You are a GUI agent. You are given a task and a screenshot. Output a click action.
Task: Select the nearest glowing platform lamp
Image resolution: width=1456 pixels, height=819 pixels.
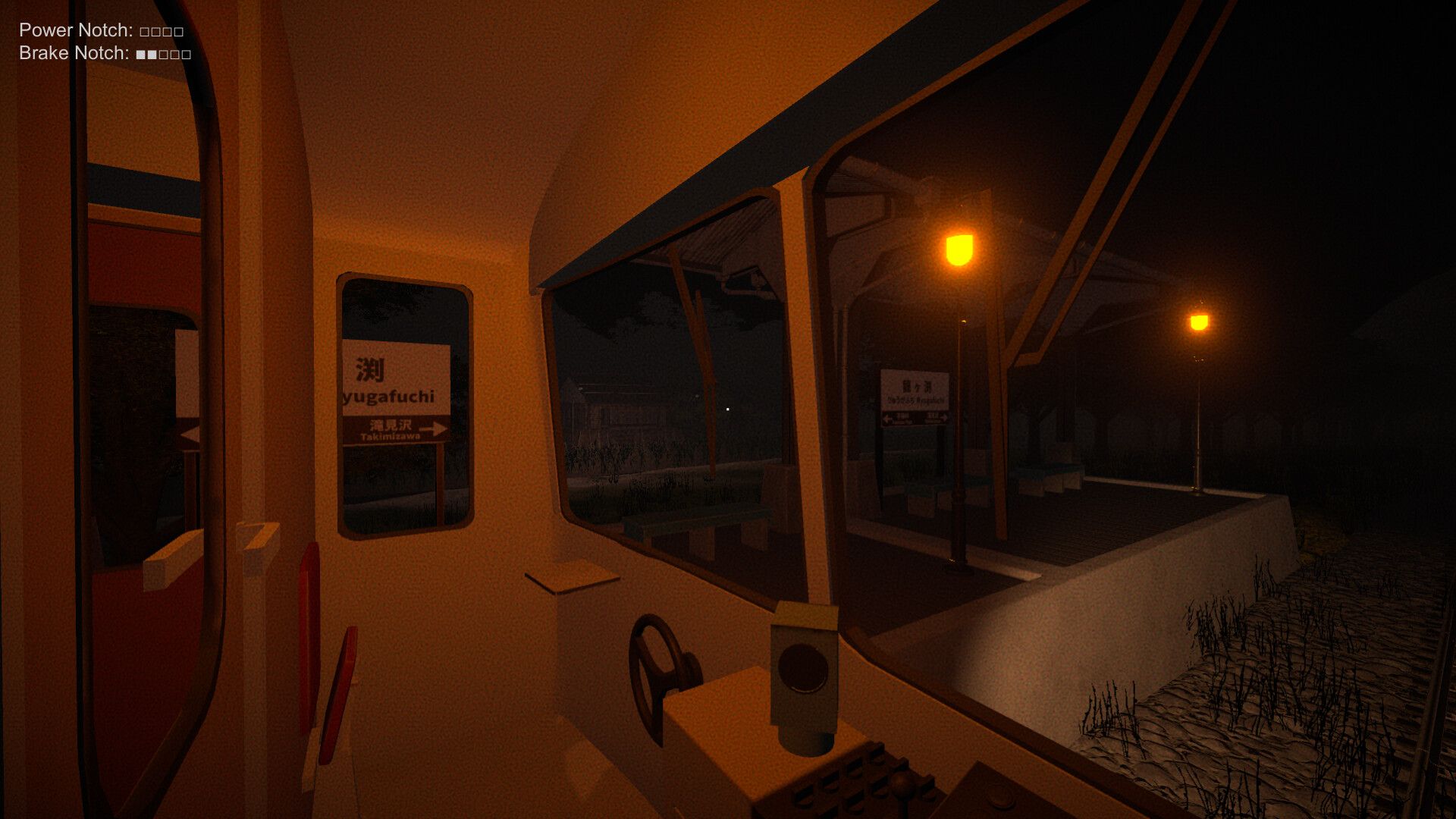(x=957, y=249)
